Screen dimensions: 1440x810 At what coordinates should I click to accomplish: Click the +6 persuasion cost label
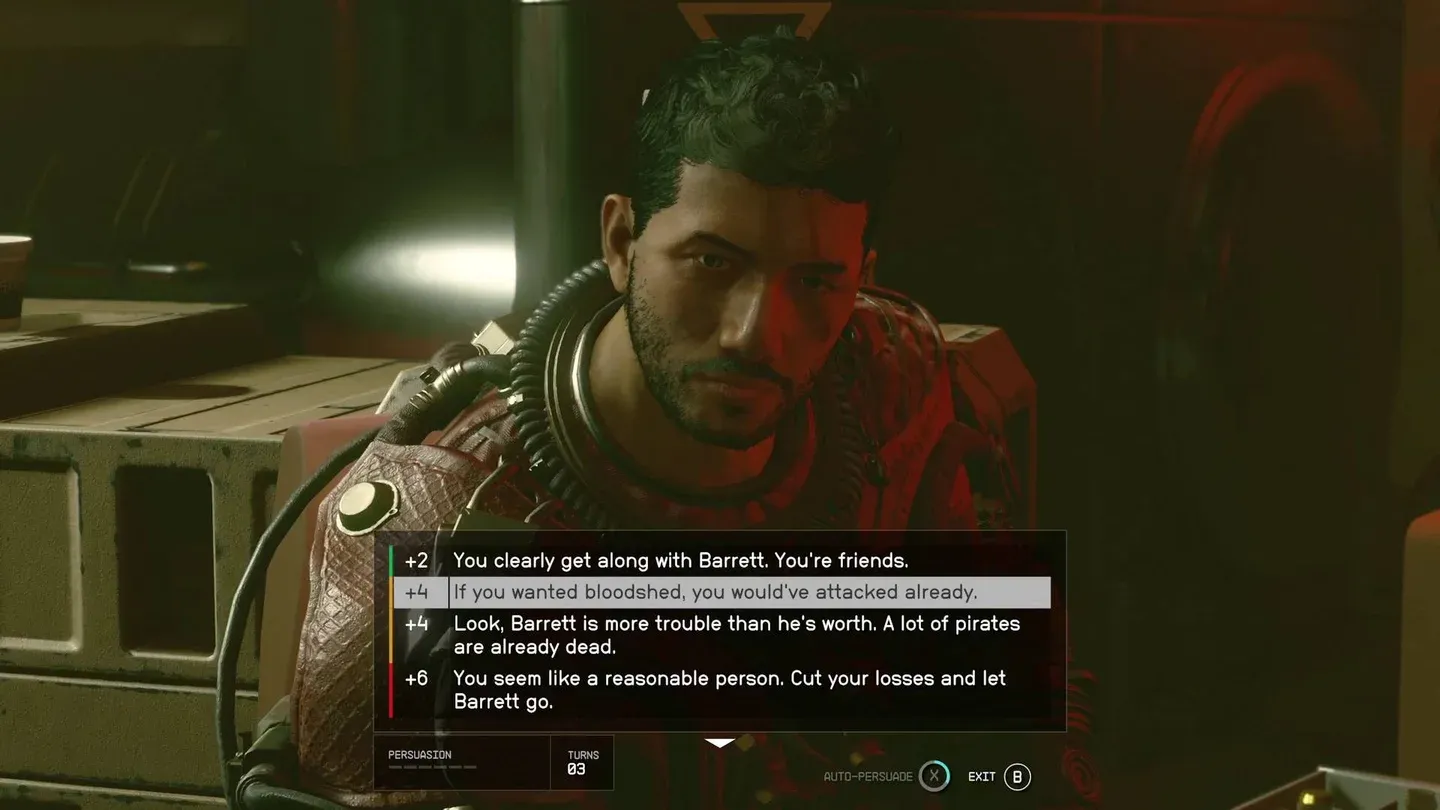419,678
